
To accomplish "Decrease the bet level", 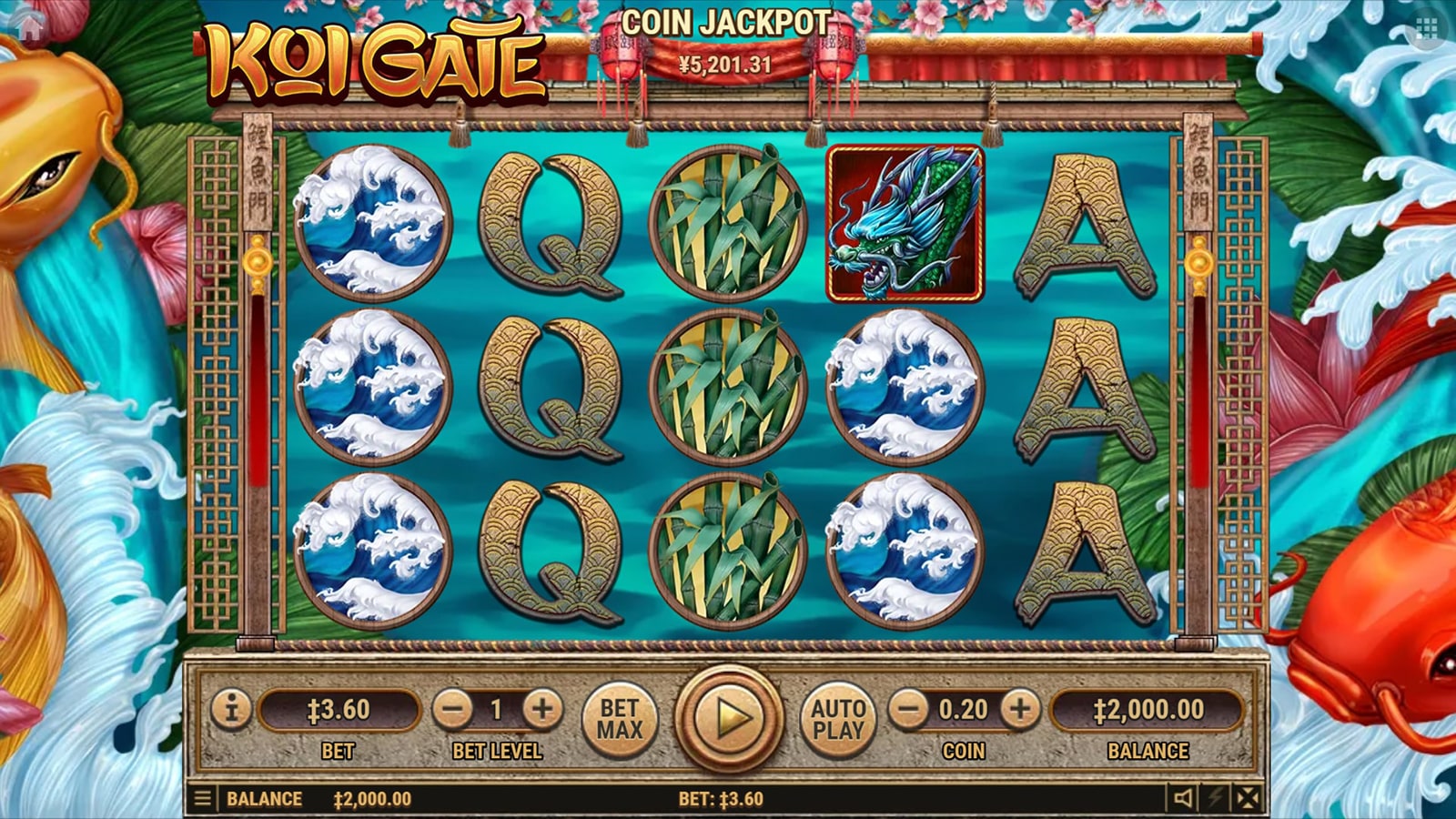I will point(452,709).
